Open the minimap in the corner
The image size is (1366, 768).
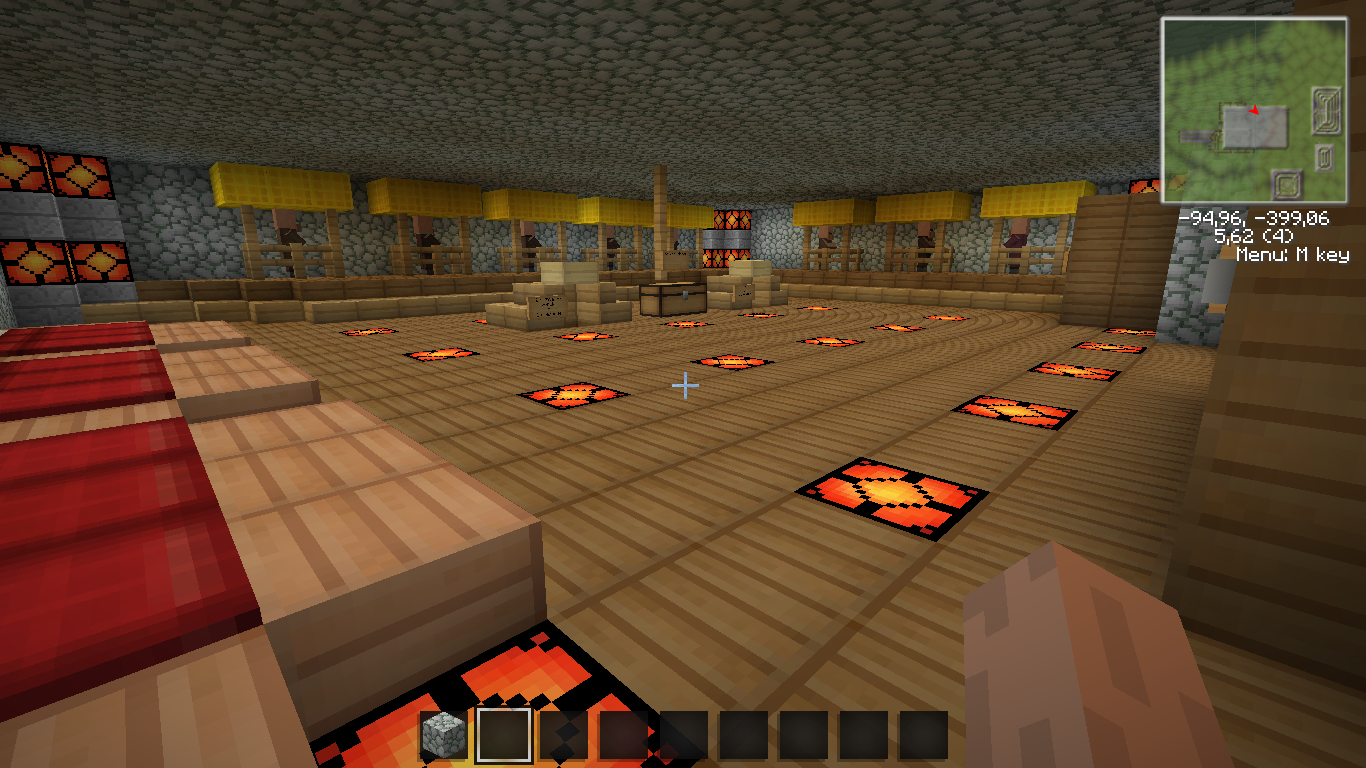(x=1253, y=110)
